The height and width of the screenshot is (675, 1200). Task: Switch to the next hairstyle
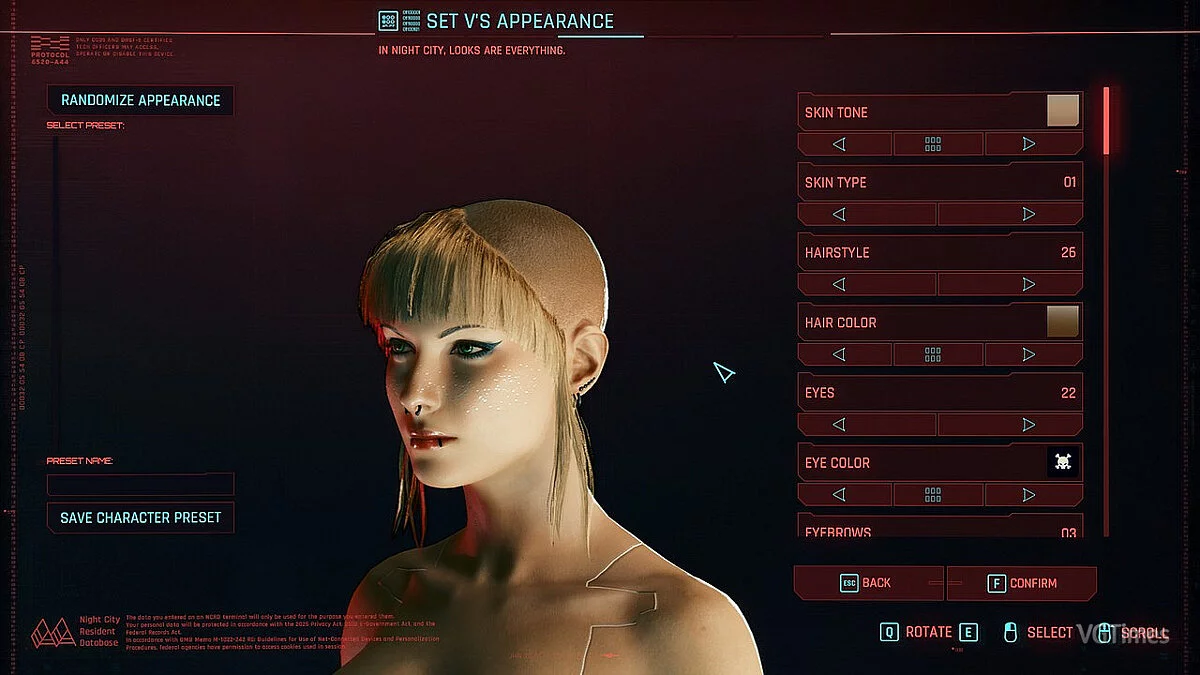coord(1029,284)
